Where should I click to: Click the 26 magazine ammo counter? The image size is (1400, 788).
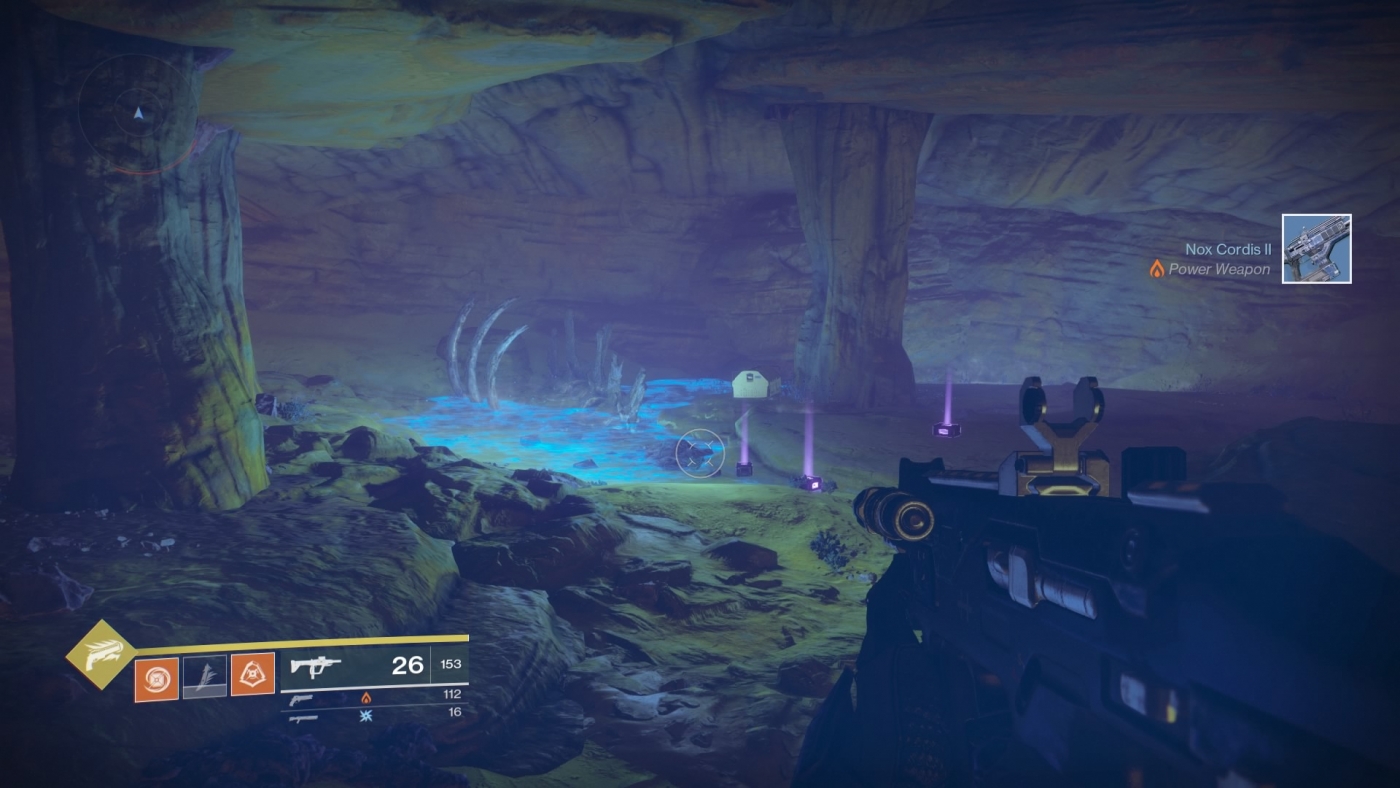tap(408, 663)
